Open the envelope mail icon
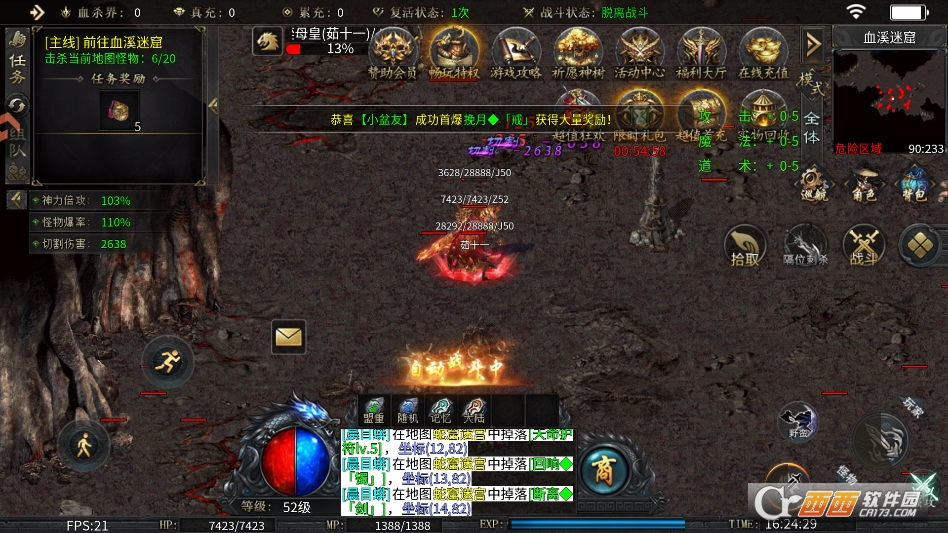 (x=288, y=338)
